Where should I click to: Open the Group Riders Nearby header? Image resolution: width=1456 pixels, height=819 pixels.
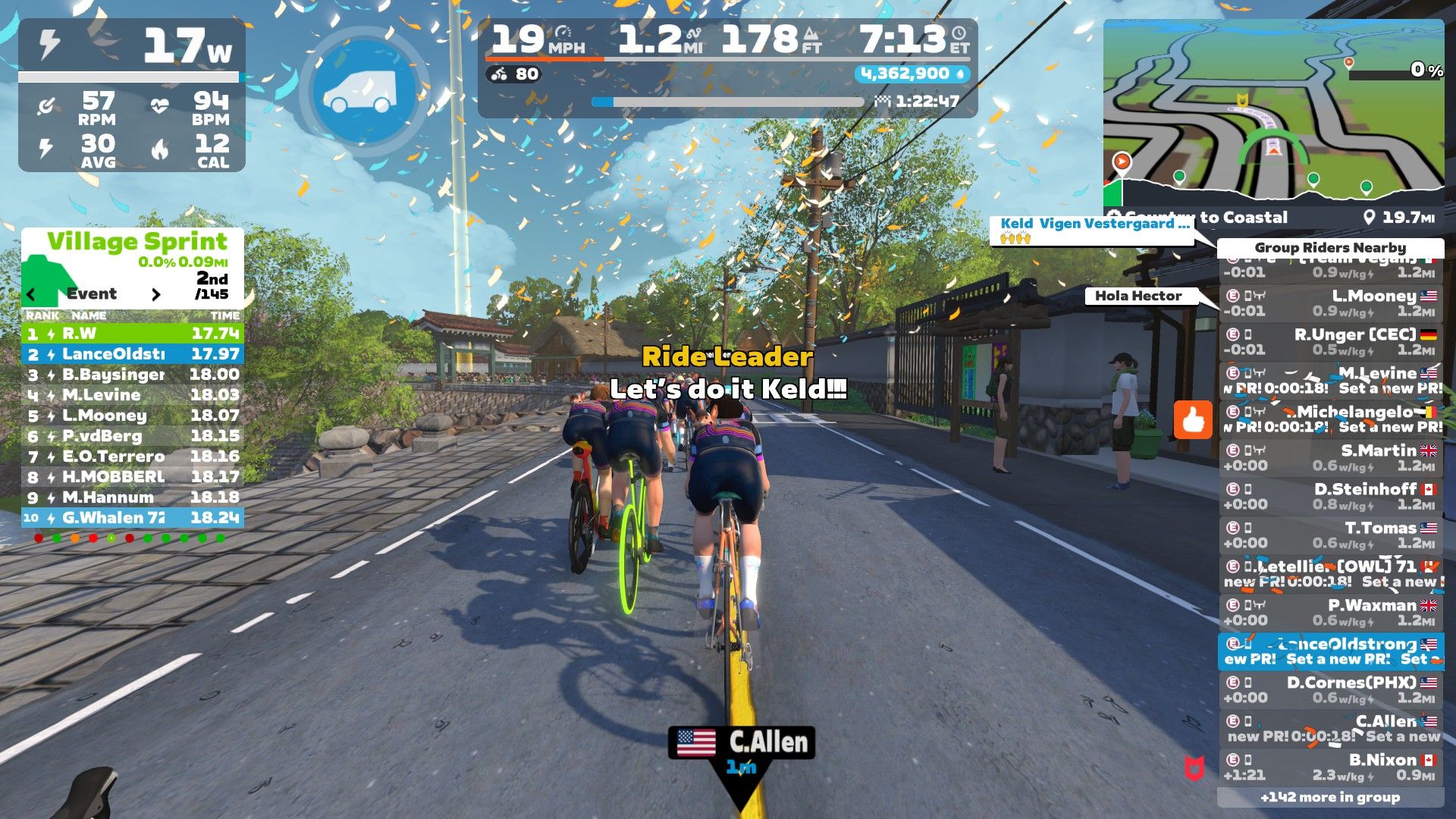[1330, 248]
